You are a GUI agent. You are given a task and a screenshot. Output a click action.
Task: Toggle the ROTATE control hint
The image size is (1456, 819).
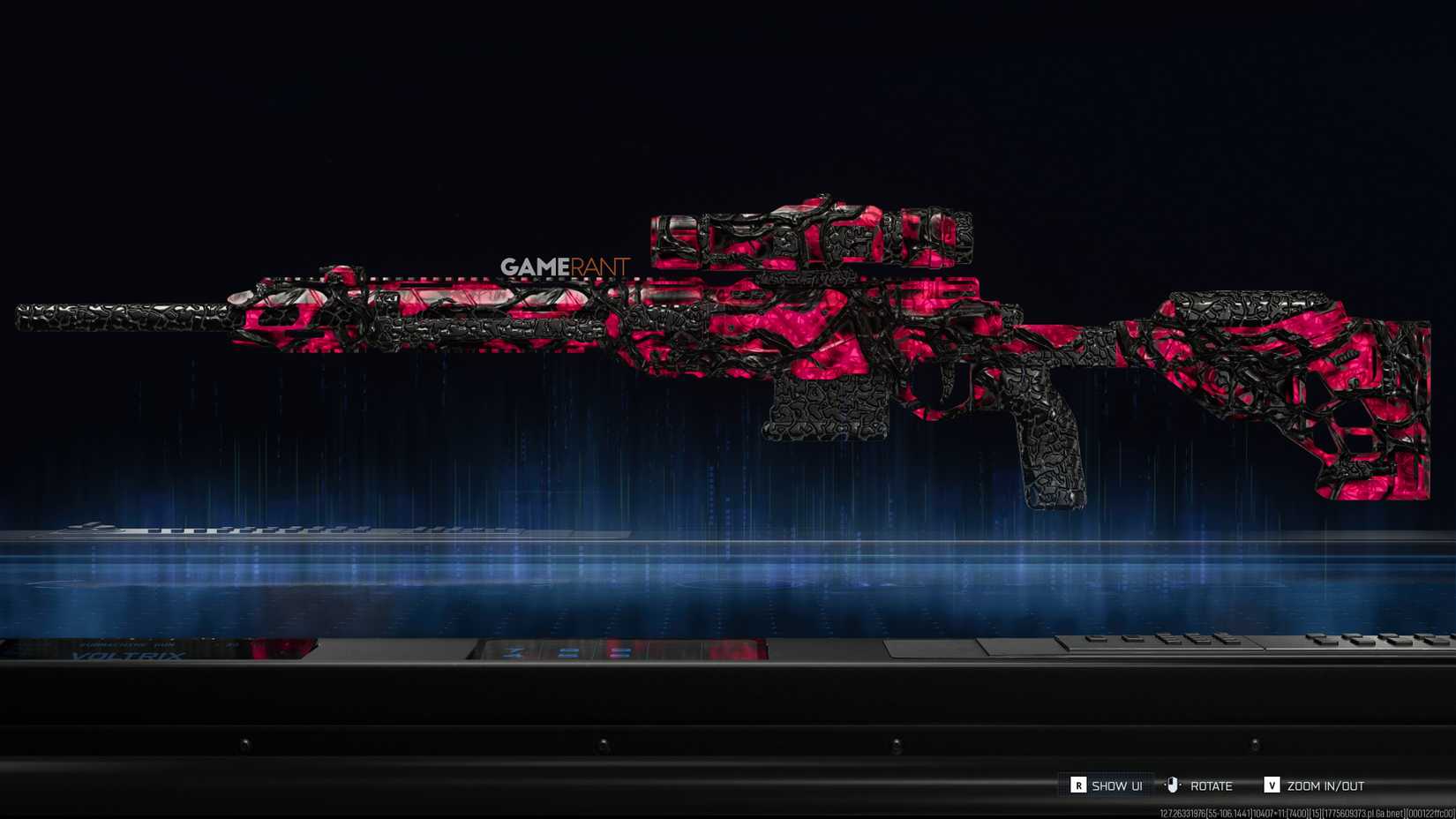[1211, 785]
